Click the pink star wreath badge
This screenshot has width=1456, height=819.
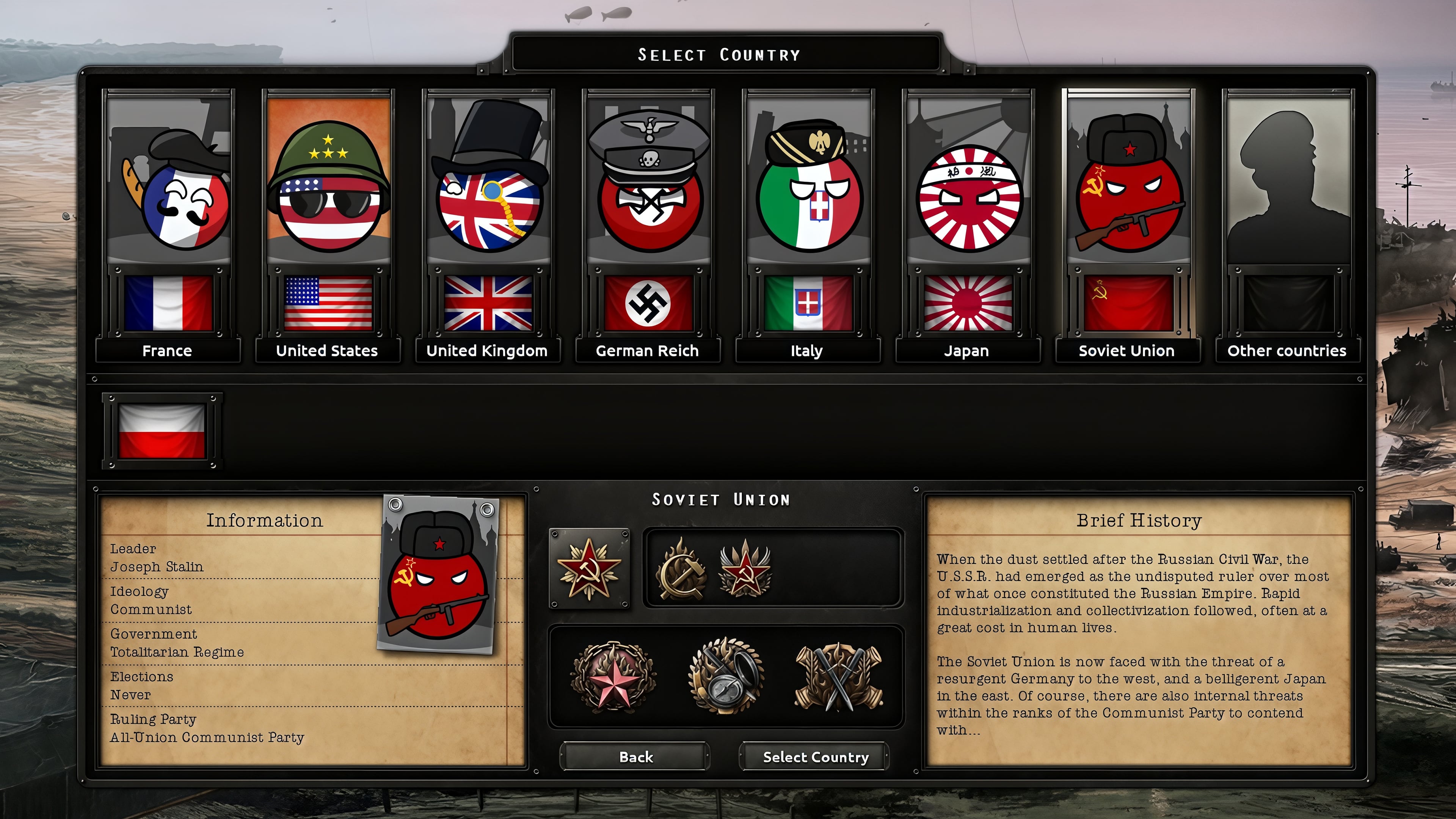click(613, 676)
